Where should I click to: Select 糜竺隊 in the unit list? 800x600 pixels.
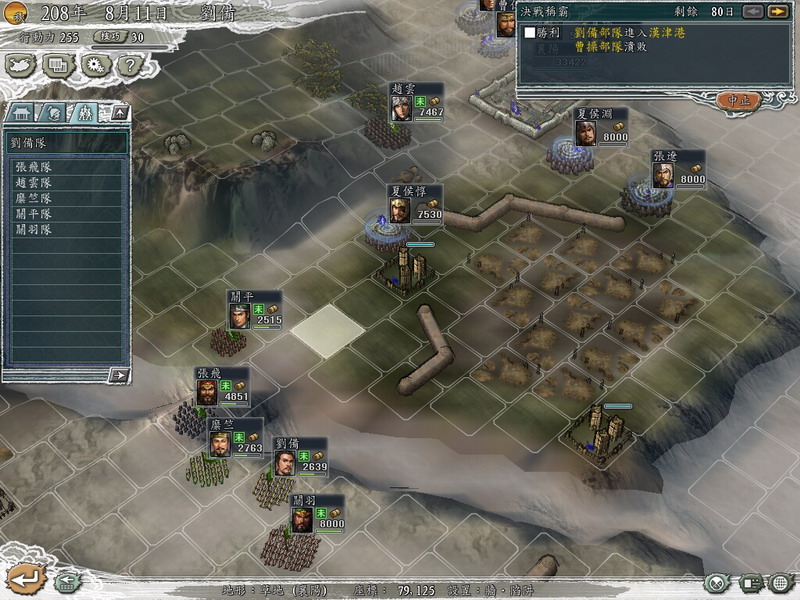[x=33, y=198]
